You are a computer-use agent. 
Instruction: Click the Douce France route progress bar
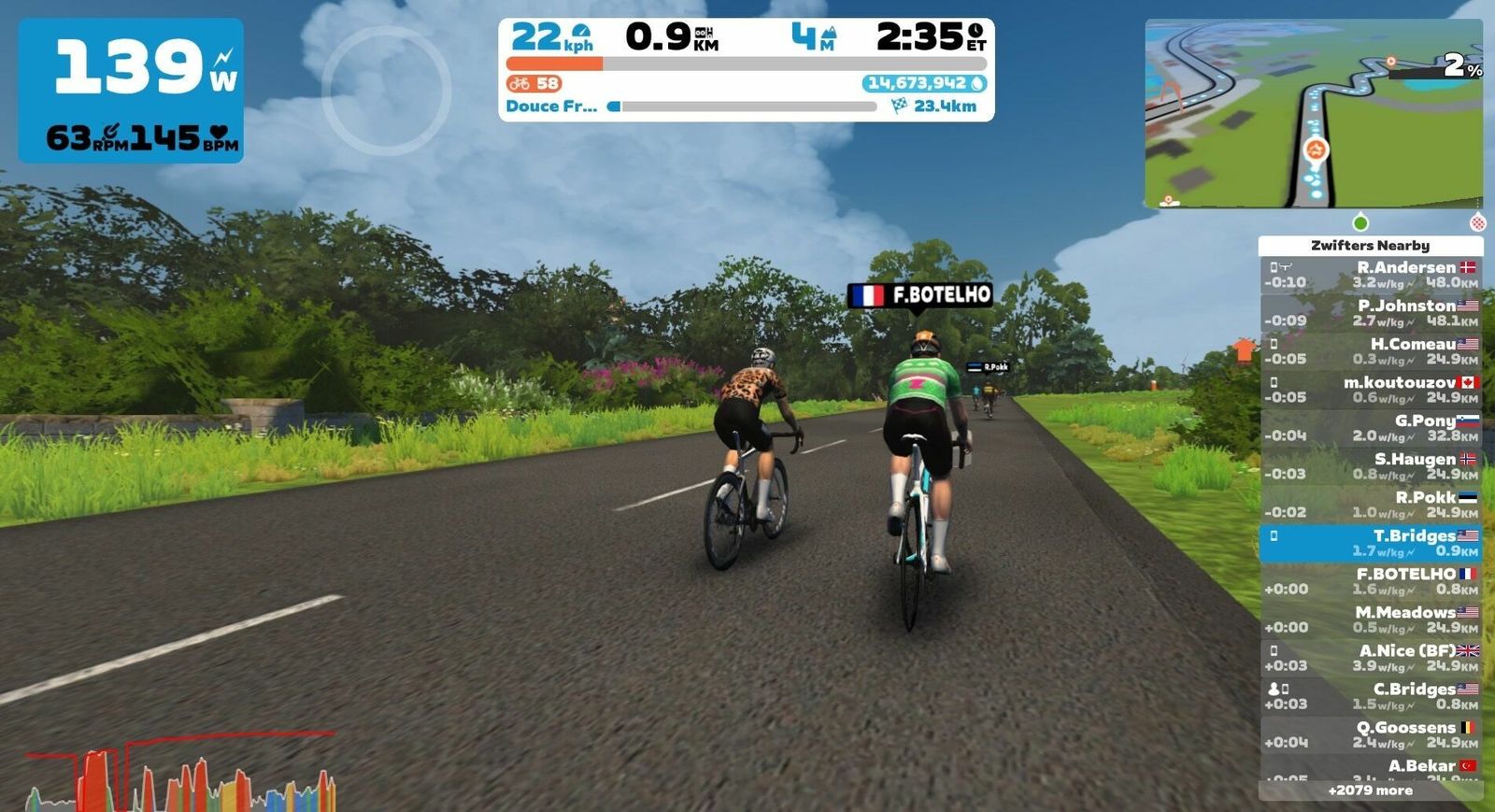[744, 107]
